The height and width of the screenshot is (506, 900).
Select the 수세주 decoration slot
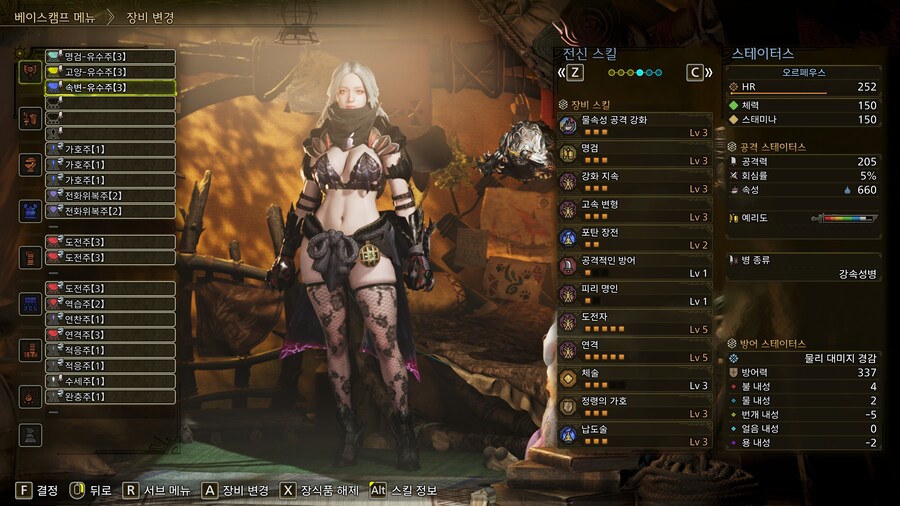(110, 381)
